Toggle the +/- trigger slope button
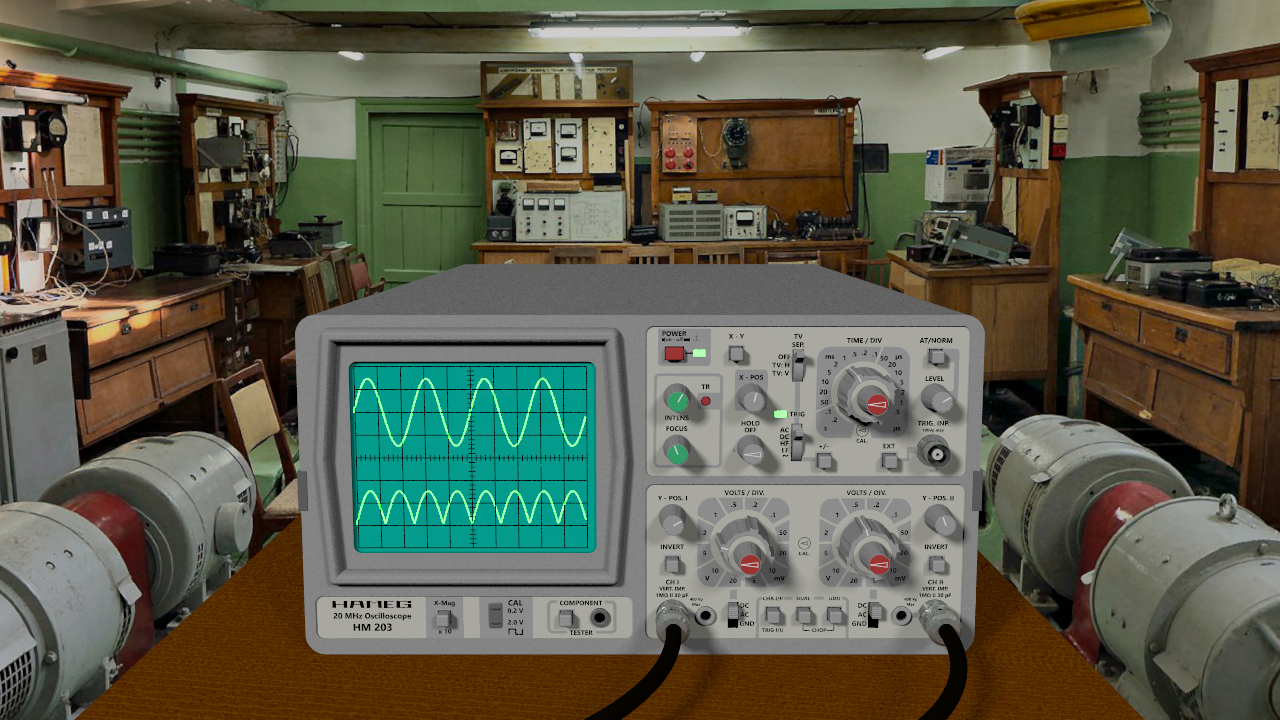Image resolution: width=1280 pixels, height=720 pixels. (x=824, y=460)
